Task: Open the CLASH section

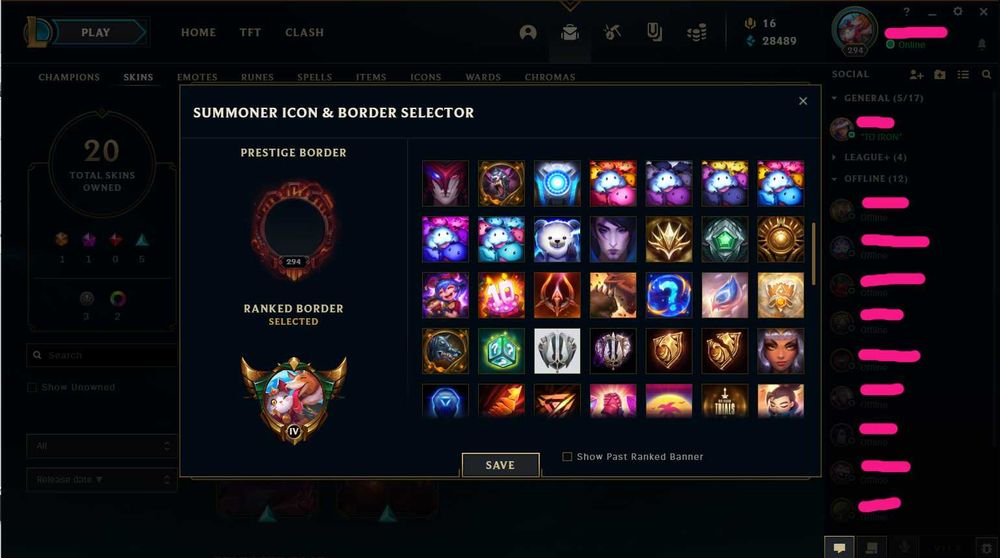Action: point(304,33)
